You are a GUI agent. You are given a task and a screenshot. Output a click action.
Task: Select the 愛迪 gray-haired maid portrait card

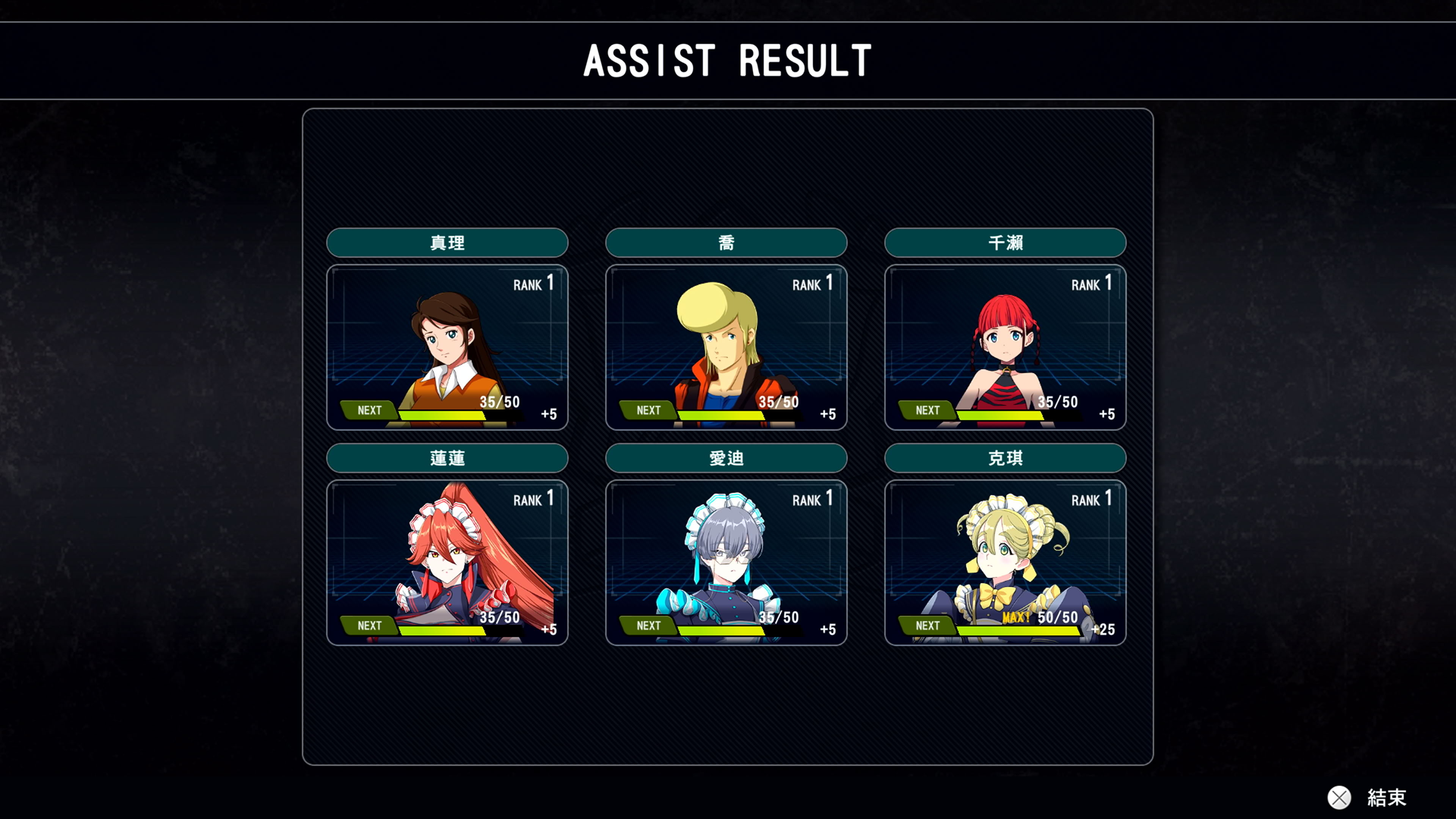tap(726, 562)
